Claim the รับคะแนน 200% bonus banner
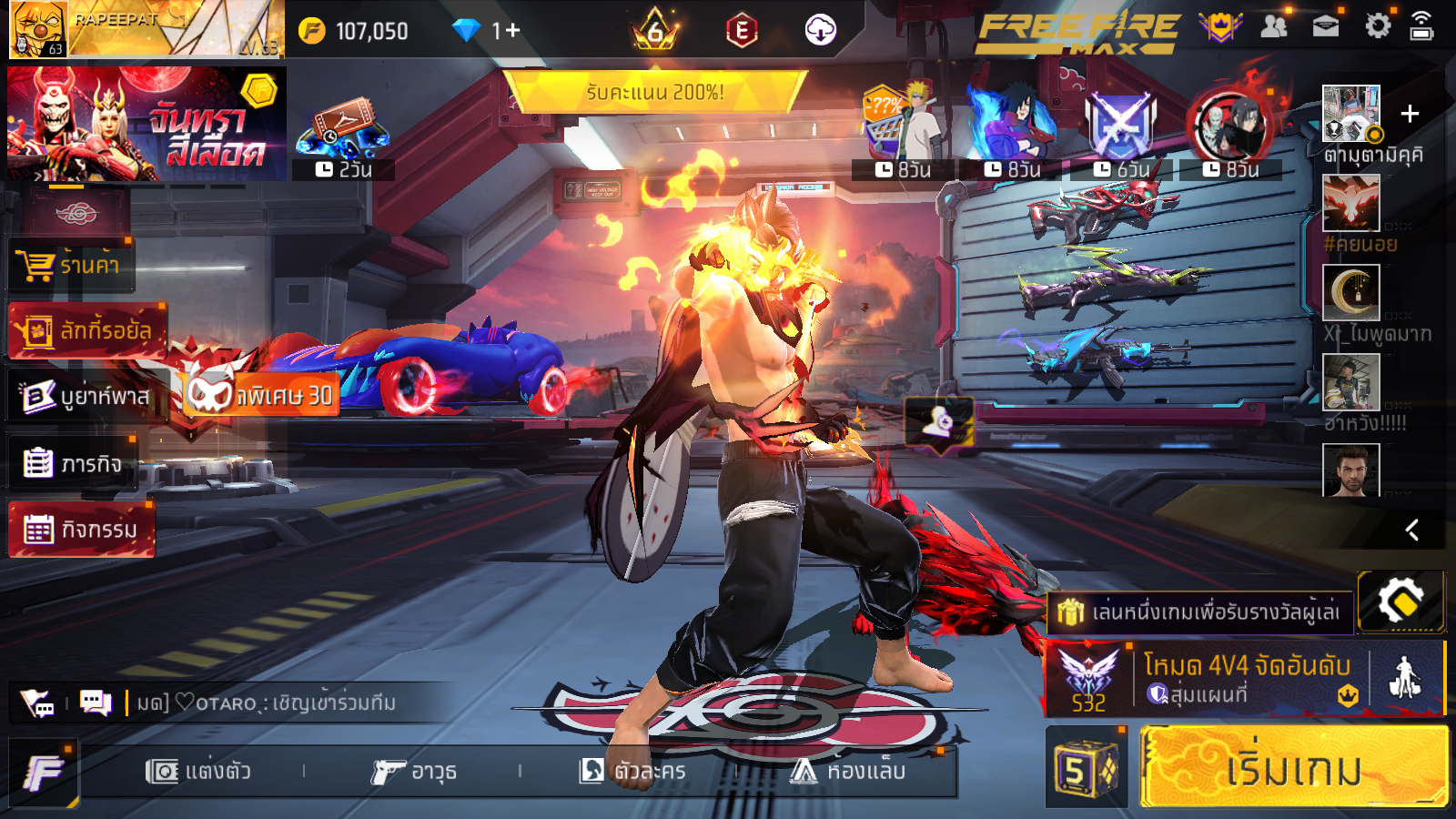 [x=654, y=92]
